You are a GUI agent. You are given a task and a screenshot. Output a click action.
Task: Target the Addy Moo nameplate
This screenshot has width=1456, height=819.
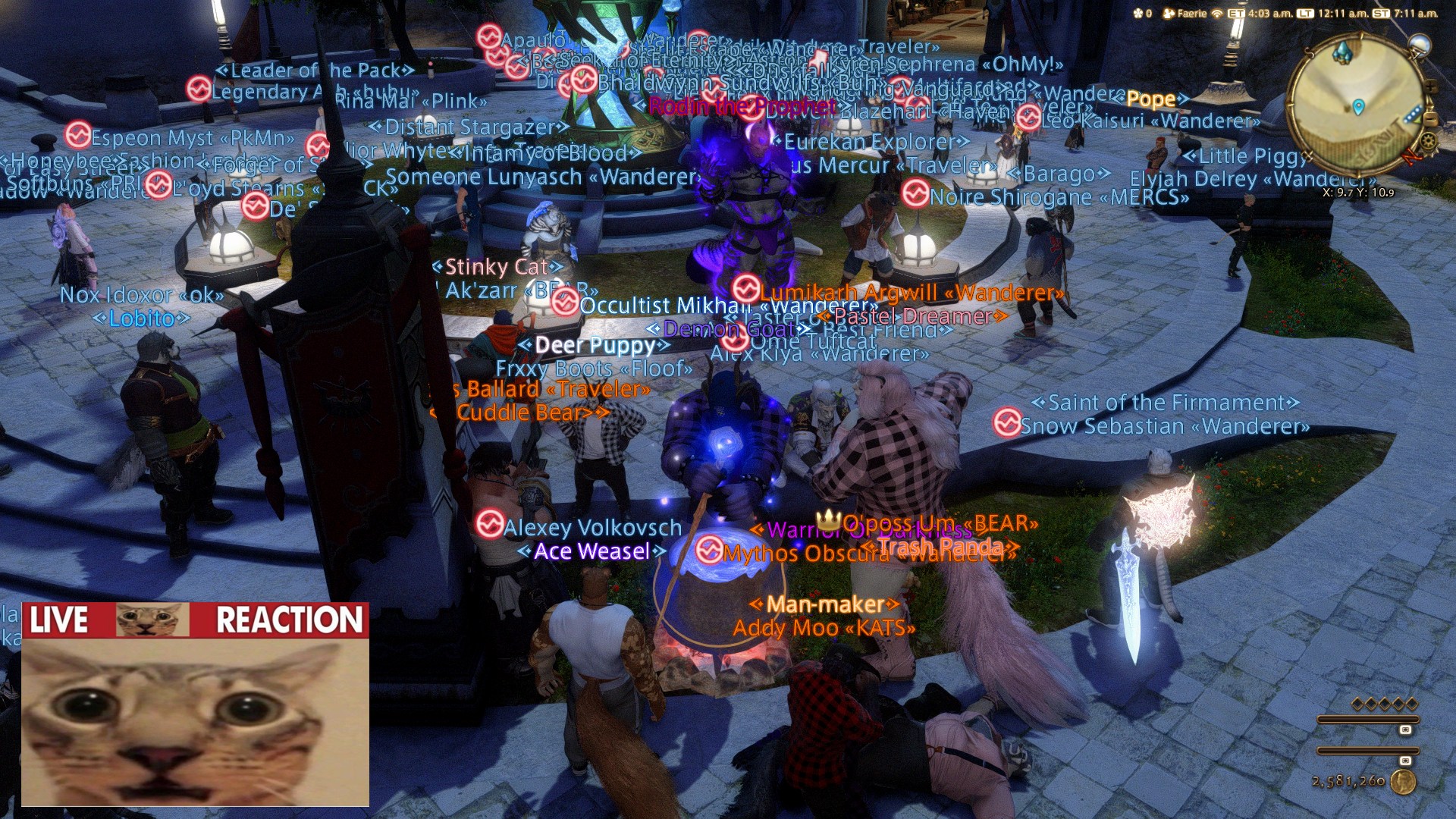coord(824,628)
